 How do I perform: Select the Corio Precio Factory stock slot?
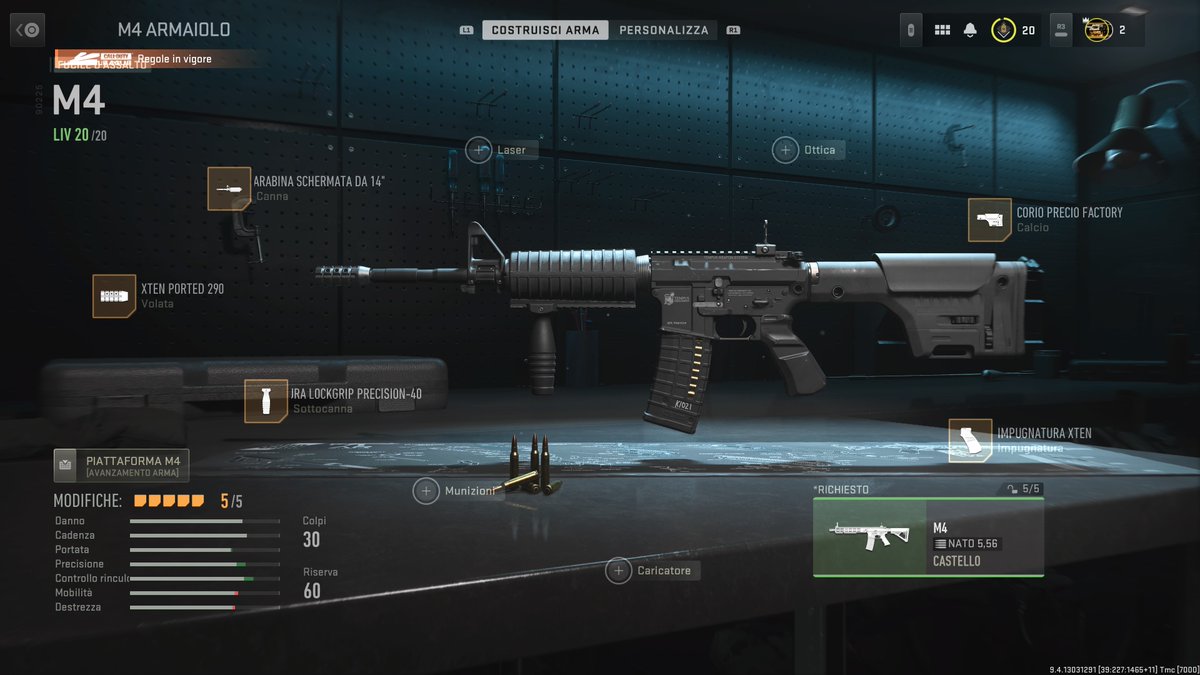pos(989,220)
